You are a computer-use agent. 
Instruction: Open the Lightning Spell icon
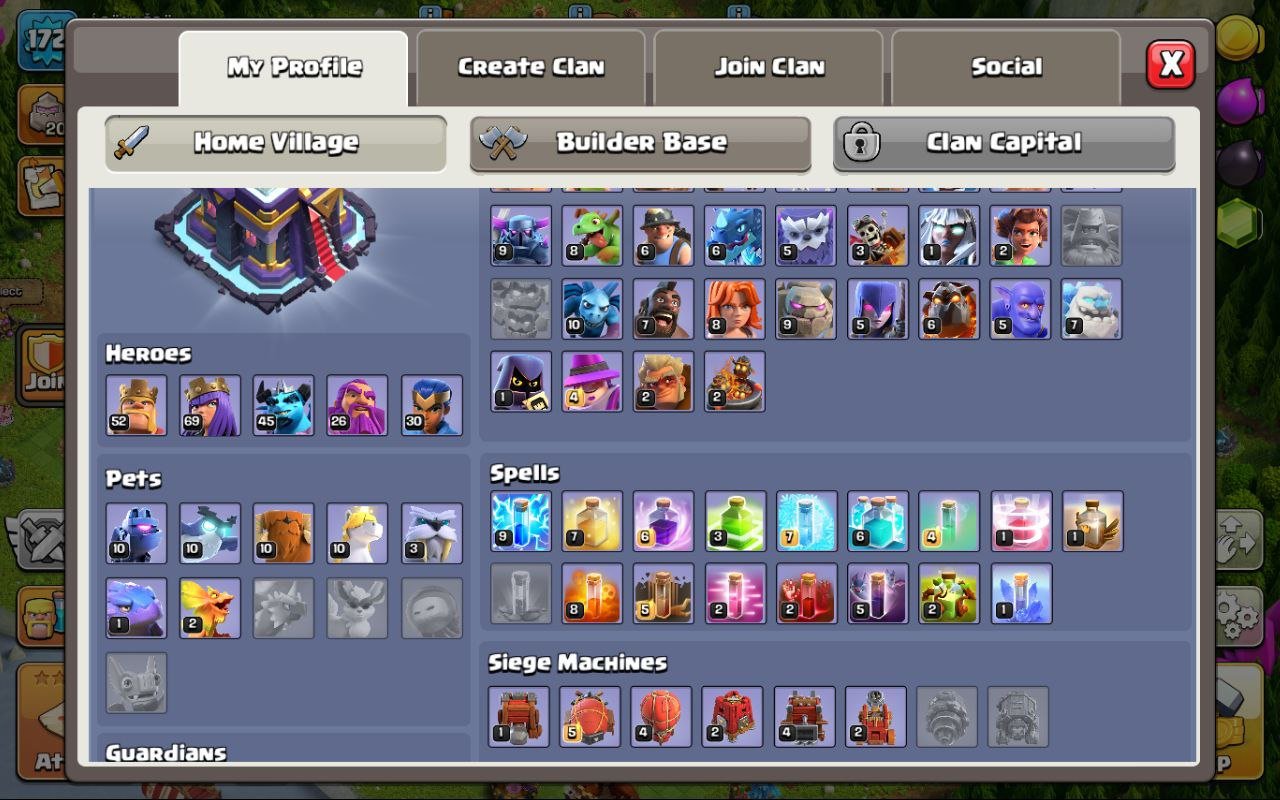519,521
